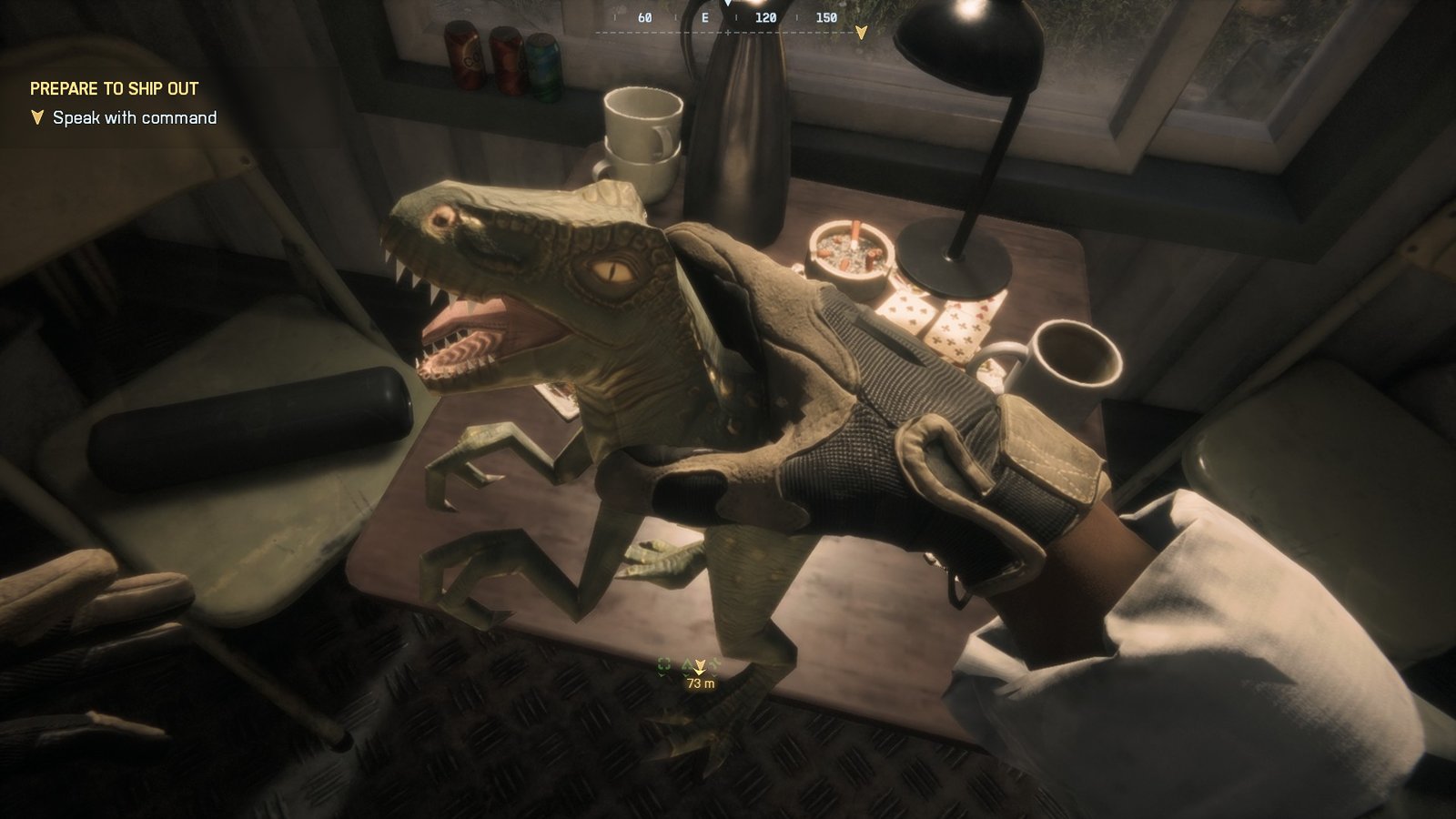
Task: Click the yellow waypoint marker showing 73 m
Action: point(699,666)
